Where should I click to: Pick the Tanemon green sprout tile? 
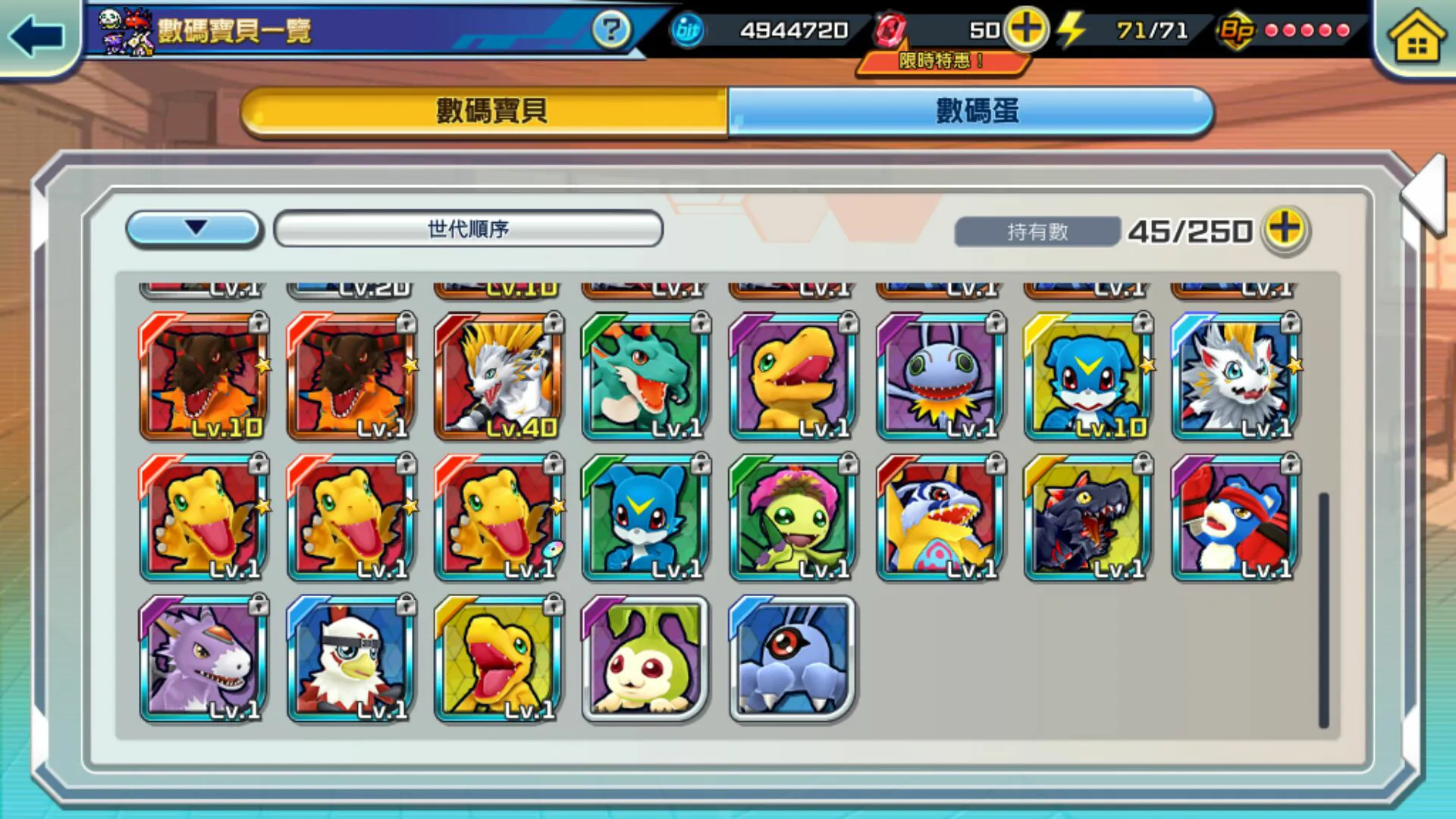(646, 658)
